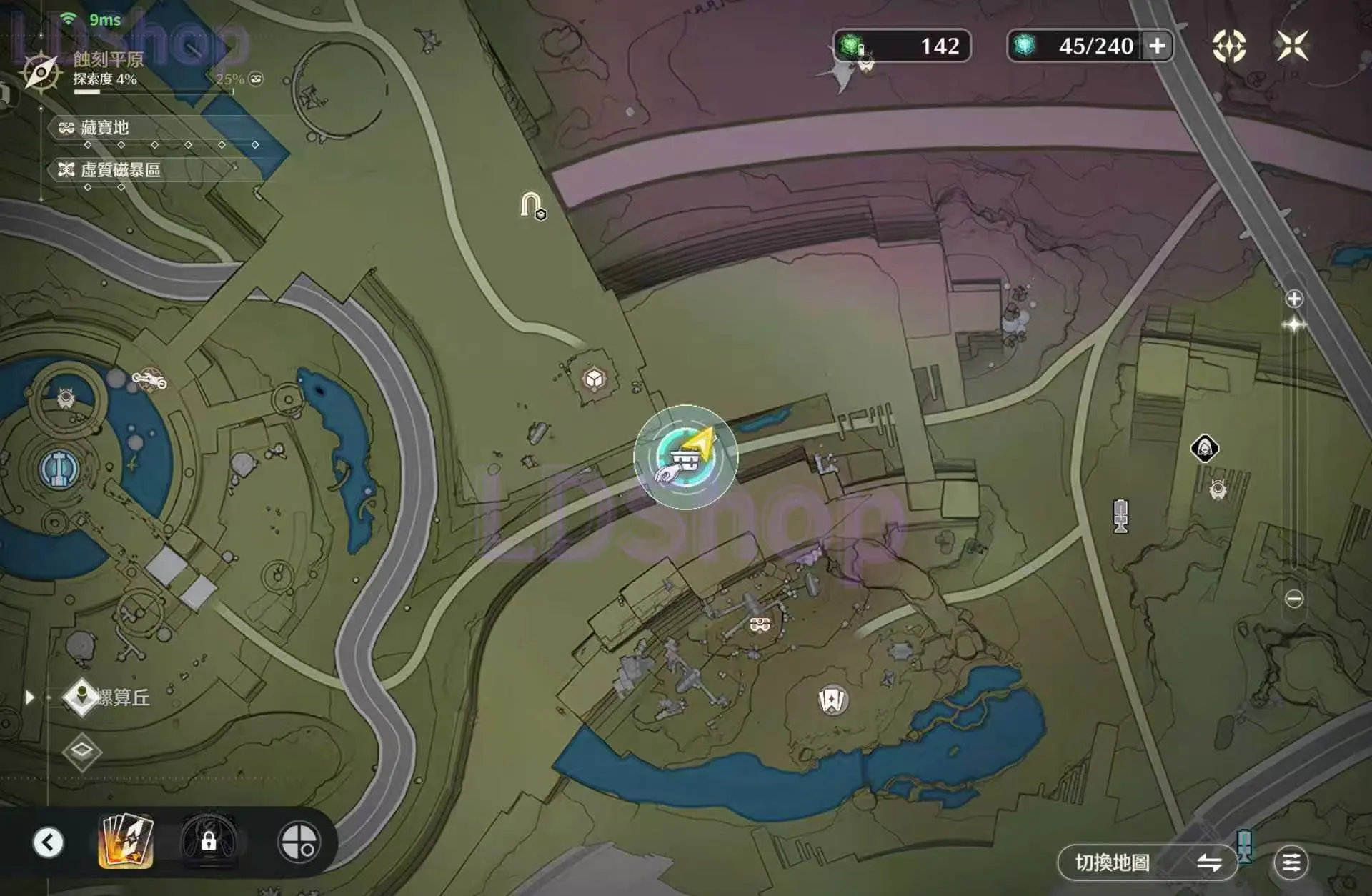Screen dimensions: 1372x896
Task: Open the cards icon in bottom bar
Action: pos(126,841)
